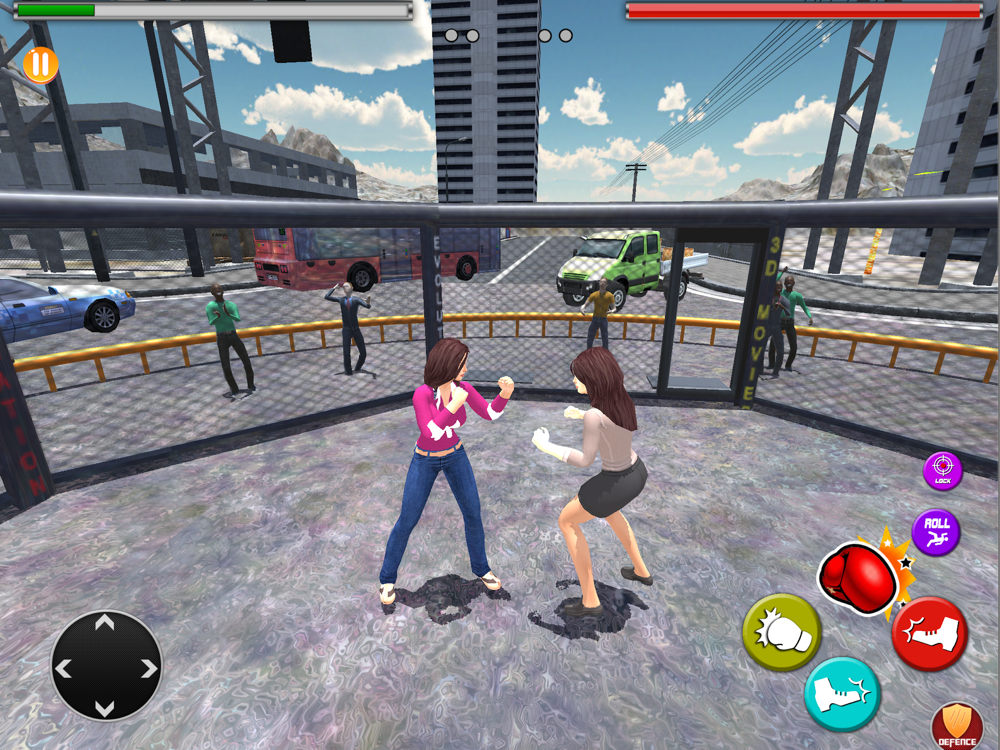Hit the olive punch button

point(781,633)
